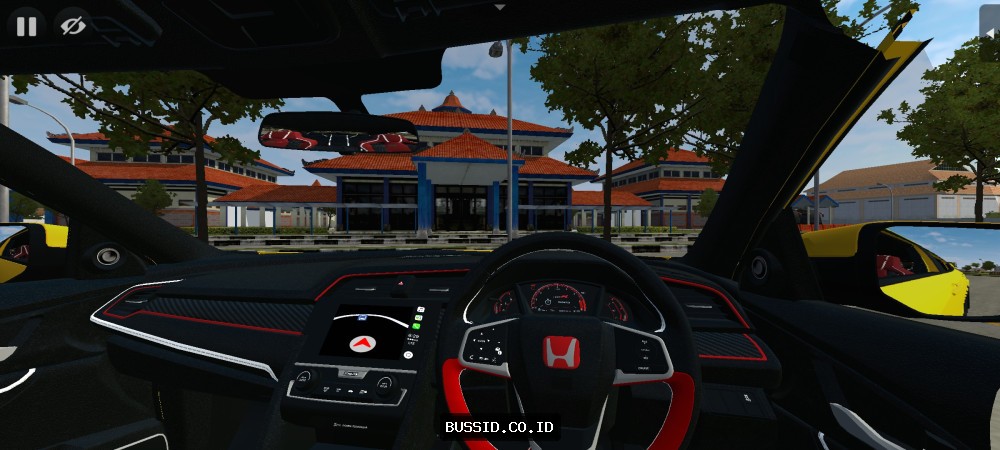Pause the game
This screenshot has height=450, width=1000.
pyautogui.click(x=26, y=26)
